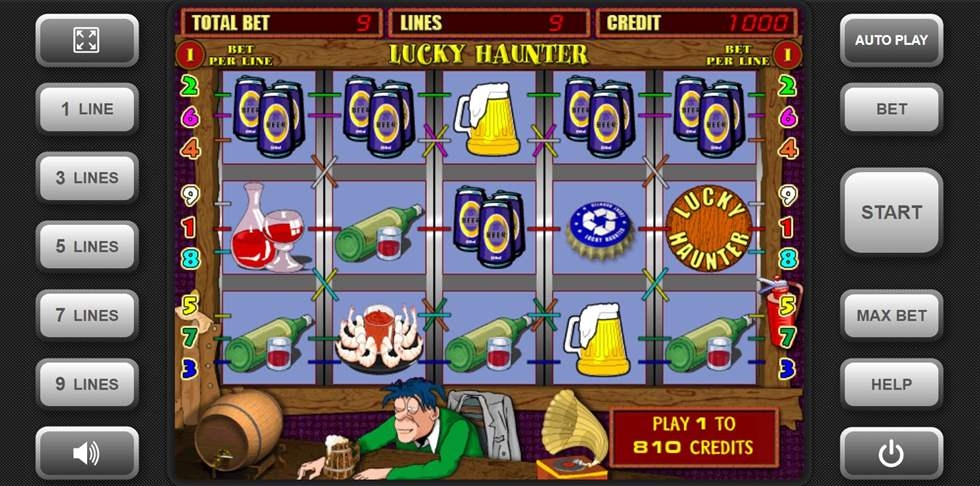
Task: Pick the 7 LINES option
Action: click(x=87, y=315)
